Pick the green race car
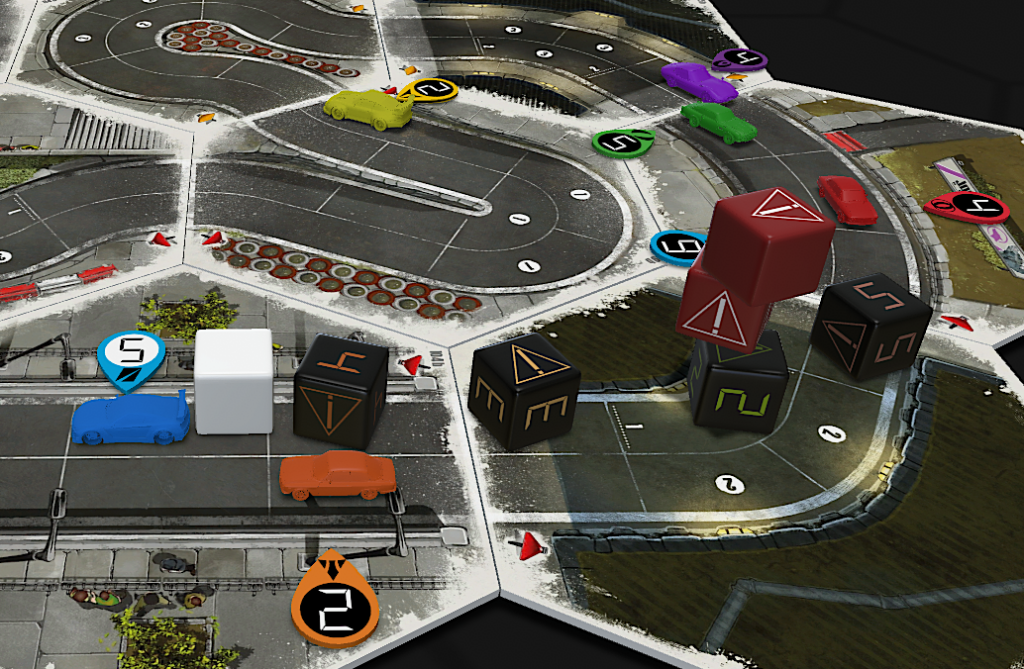This screenshot has width=1024, height=669. tap(719, 122)
